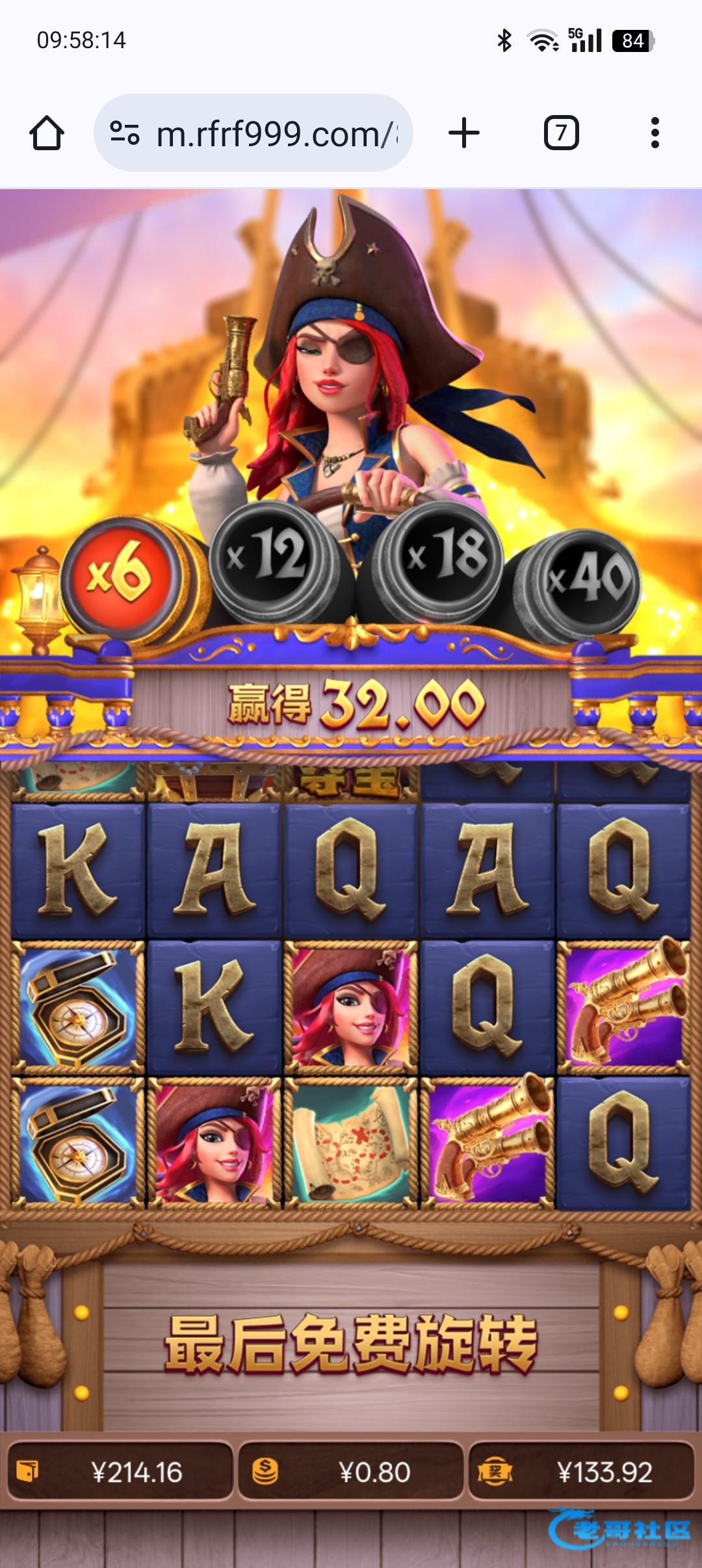Tap the prize winnings panel showing ¥133.92
This screenshot has height=1568, width=702.
[581, 1472]
